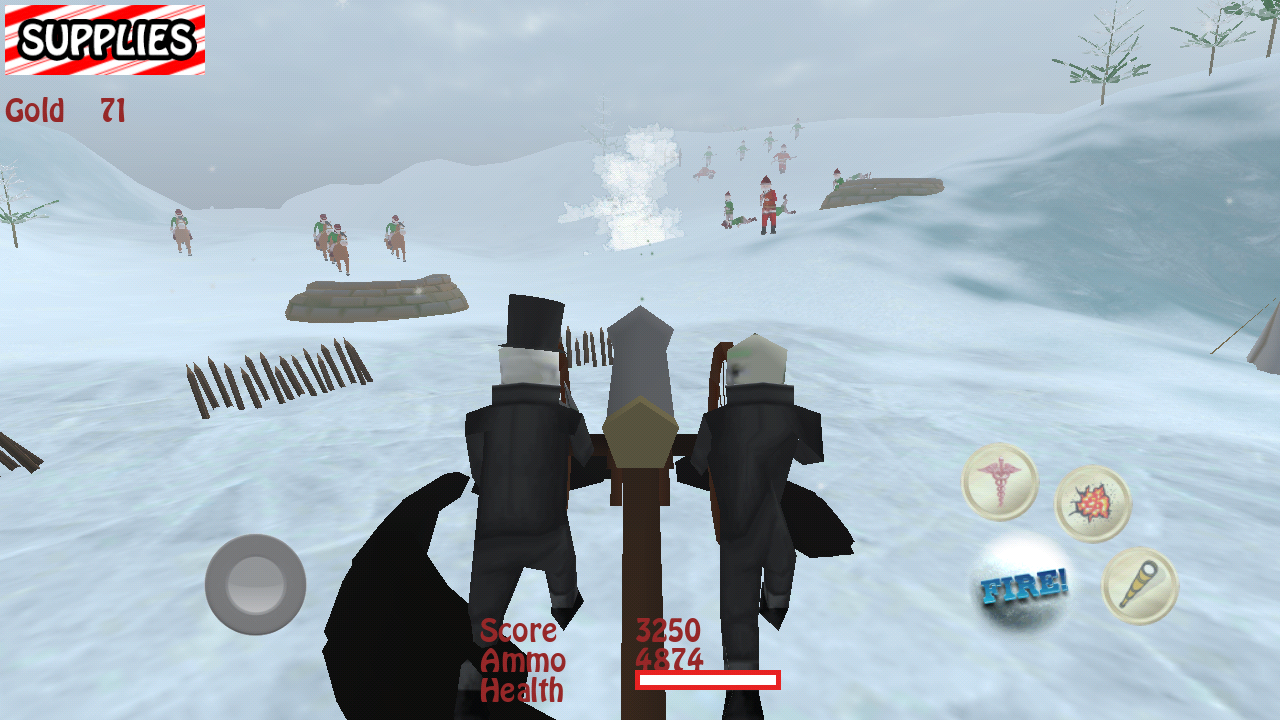
Task: Click the white health bar
Action: [x=708, y=682]
